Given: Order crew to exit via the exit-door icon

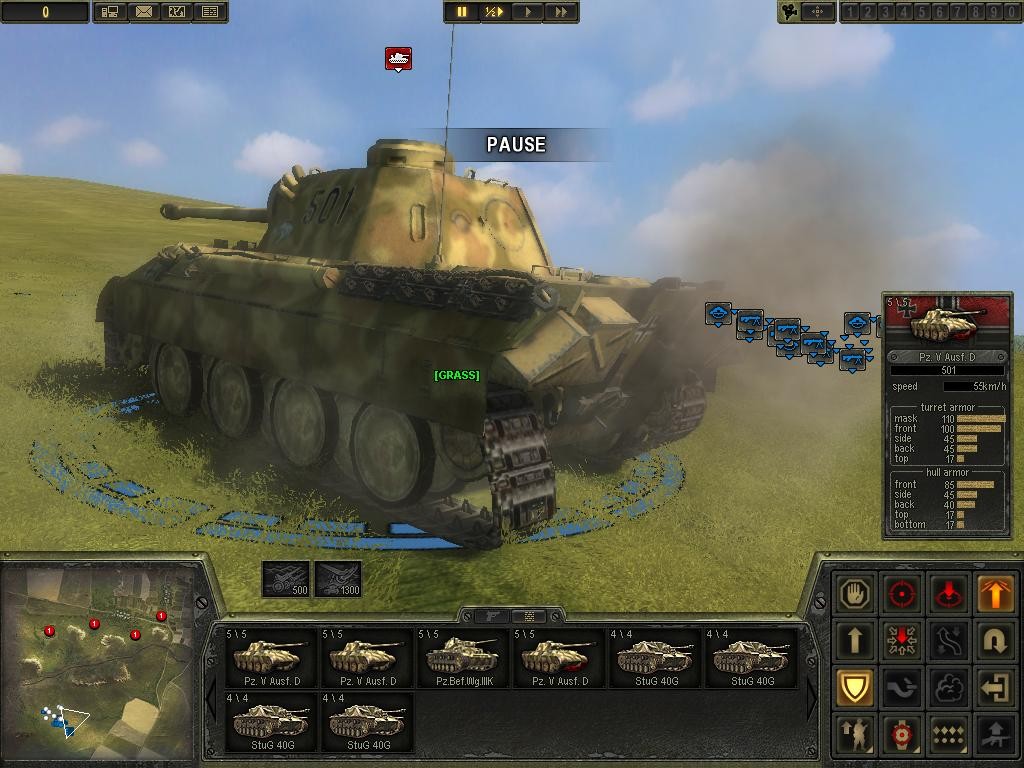Looking at the screenshot, I should click(x=995, y=687).
